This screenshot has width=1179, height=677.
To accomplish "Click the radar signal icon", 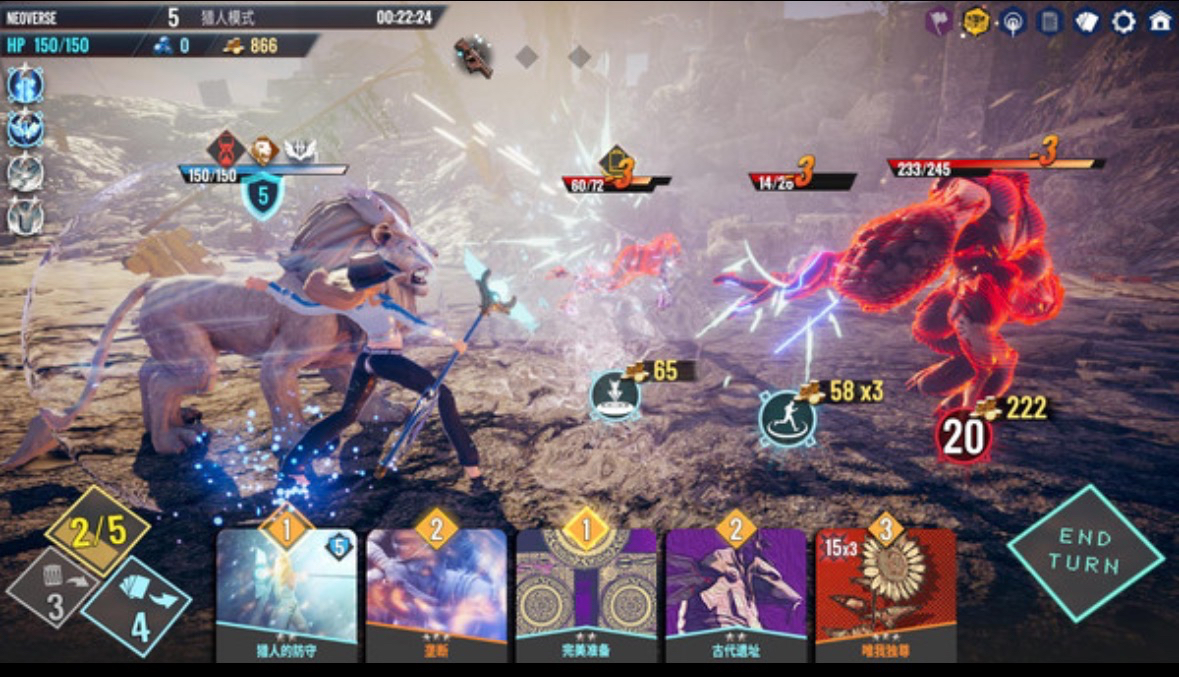I will click(1013, 22).
